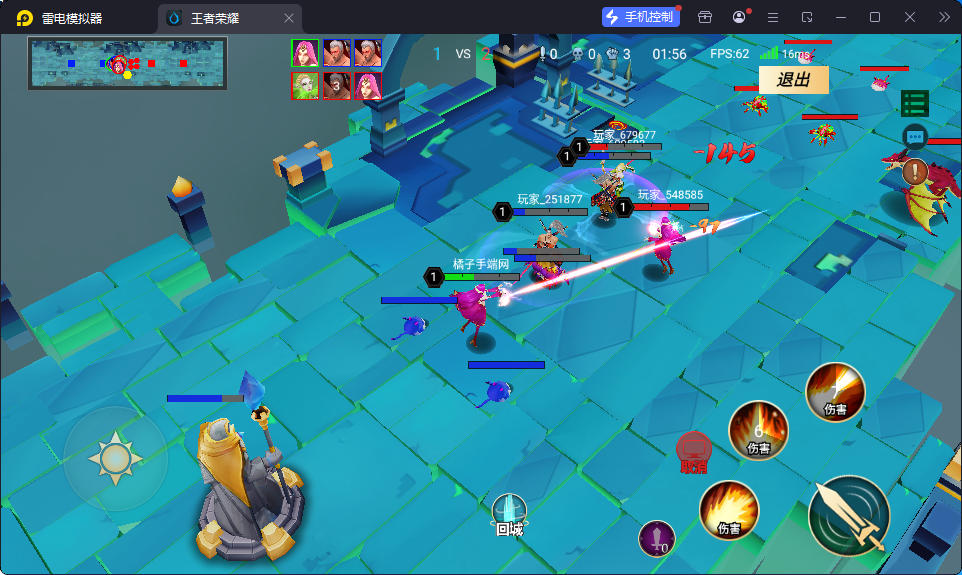Screen dimensions: 962x575
Task: Select the green-haired elf hero portrait
Action: click(x=305, y=86)
